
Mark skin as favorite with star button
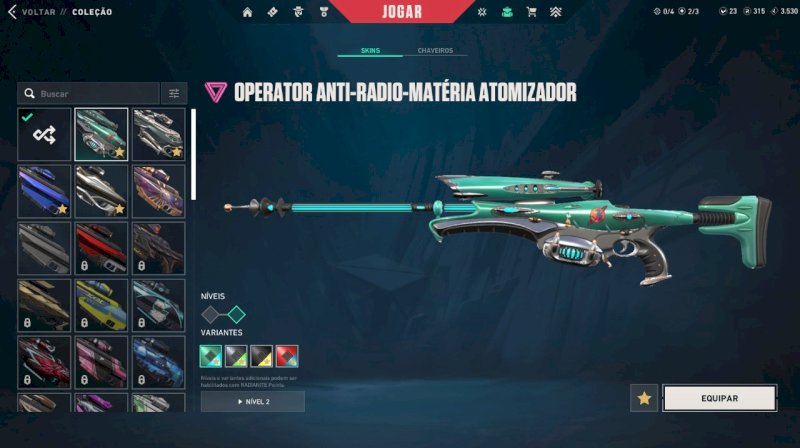tap(644, 398)
